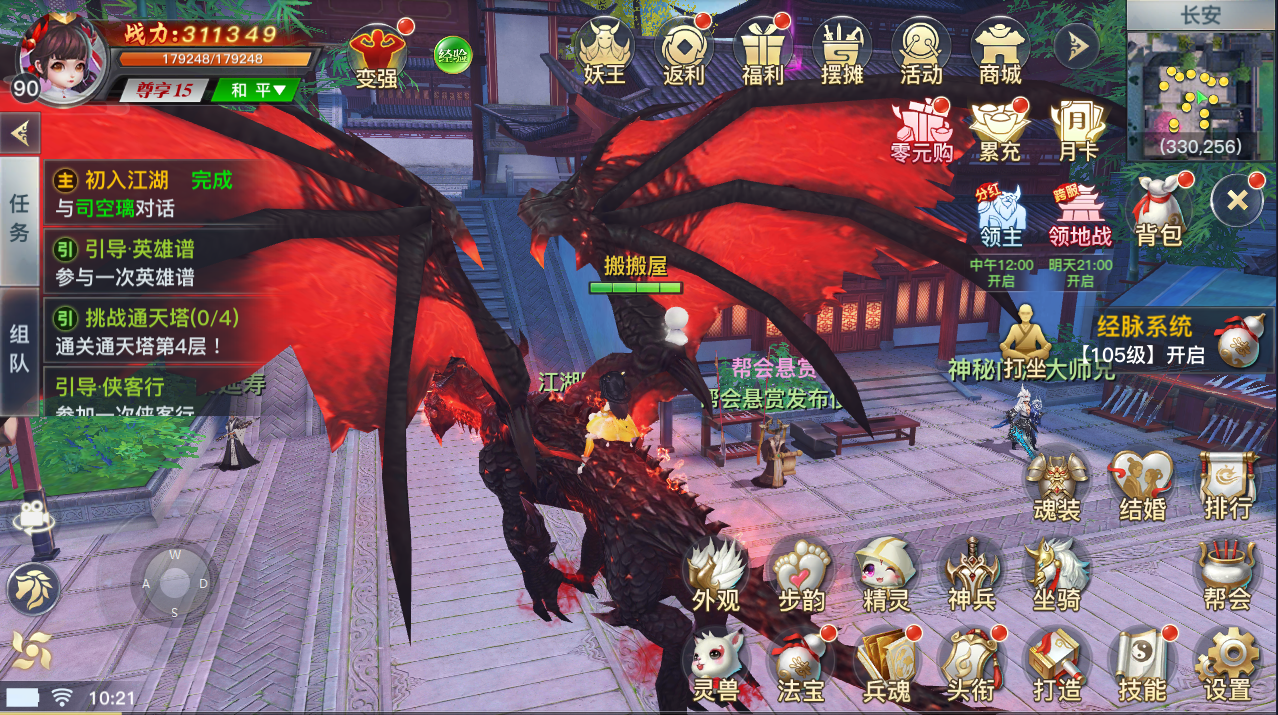Close the expanded menu with the X button

click(x=1237, y=200)
